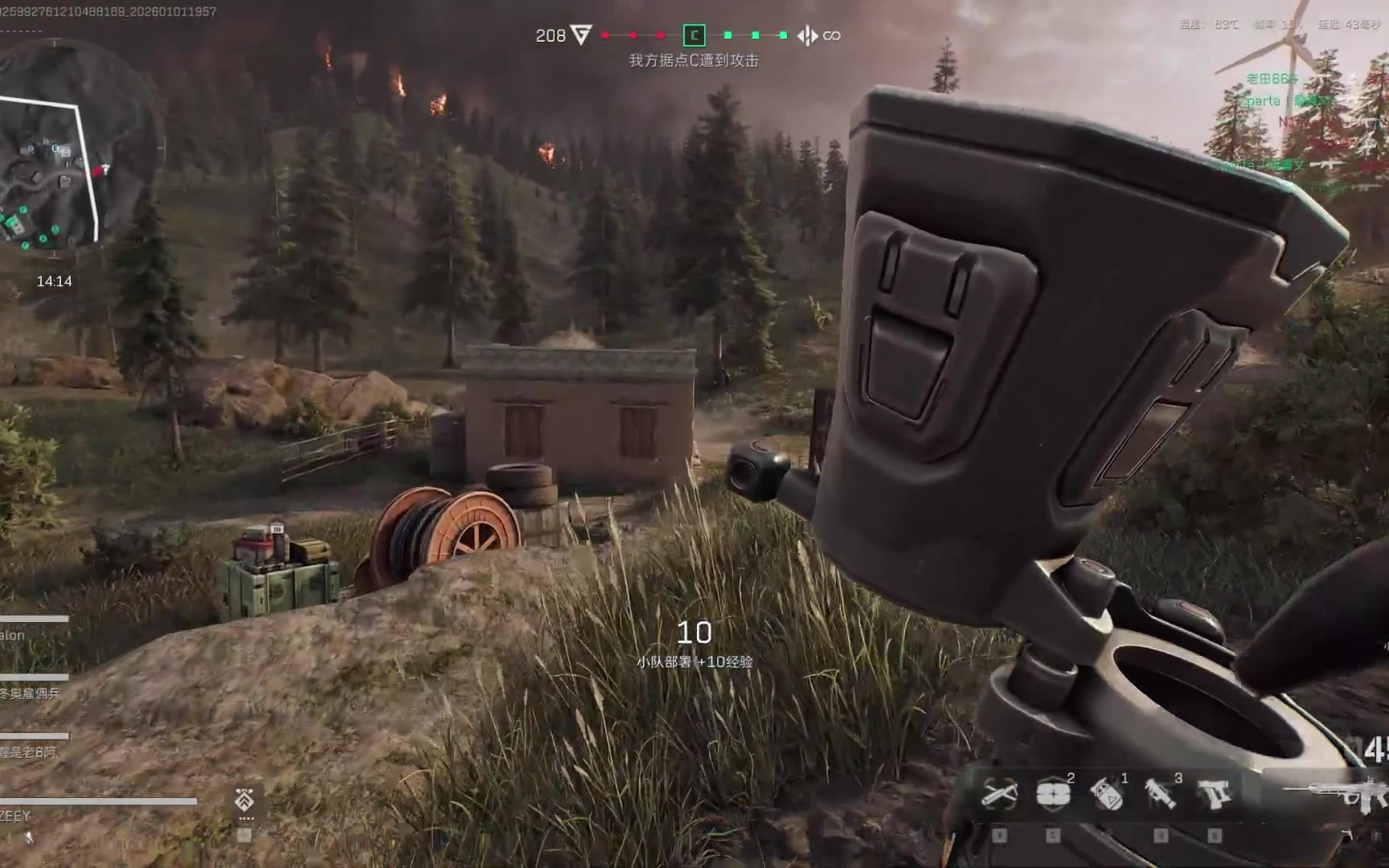This screenshot has width=1389, height=868.
Task: Select the crossbow gadget slot
Action: point(999,794)
